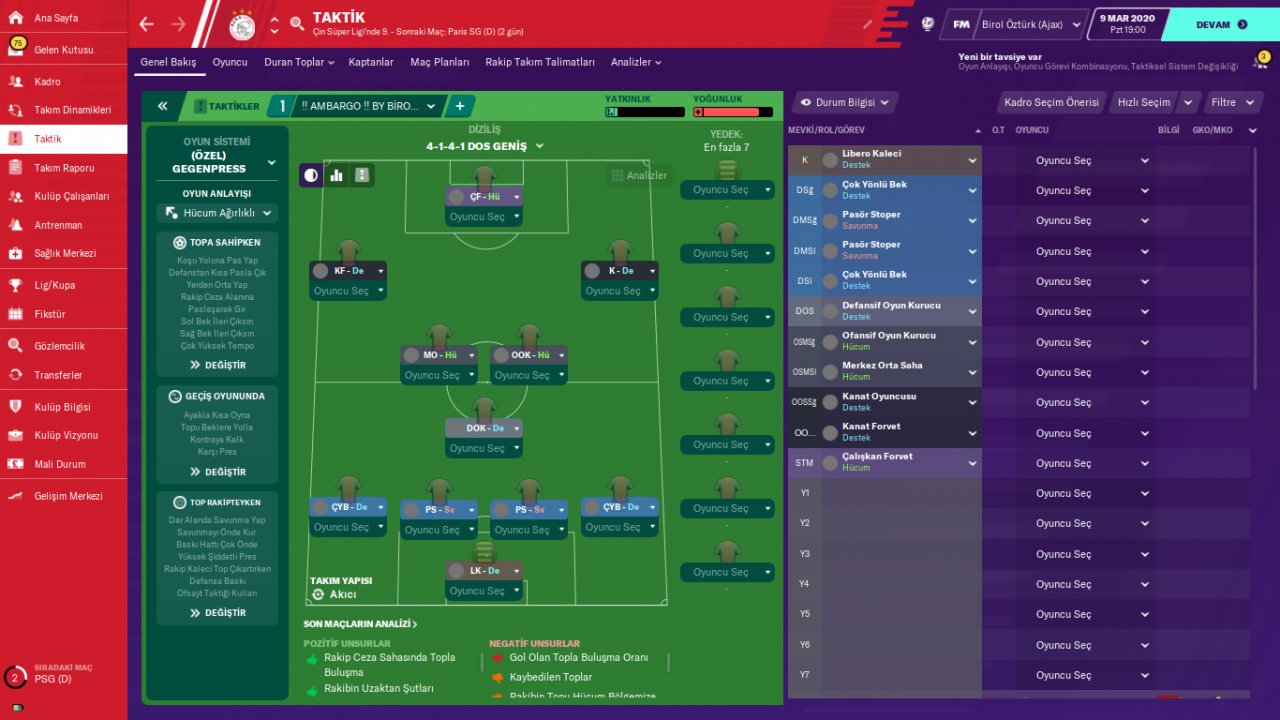Navigate back with the left arrow
The image size is (1280, 720).
[147, 24]
